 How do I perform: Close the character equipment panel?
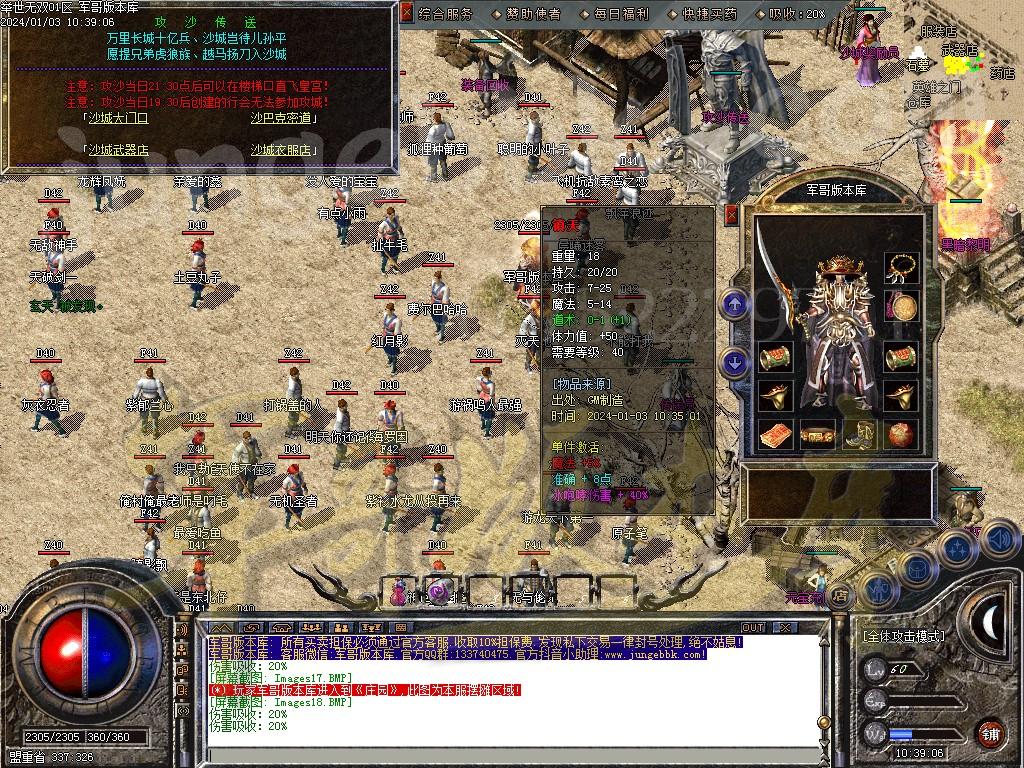732,213
